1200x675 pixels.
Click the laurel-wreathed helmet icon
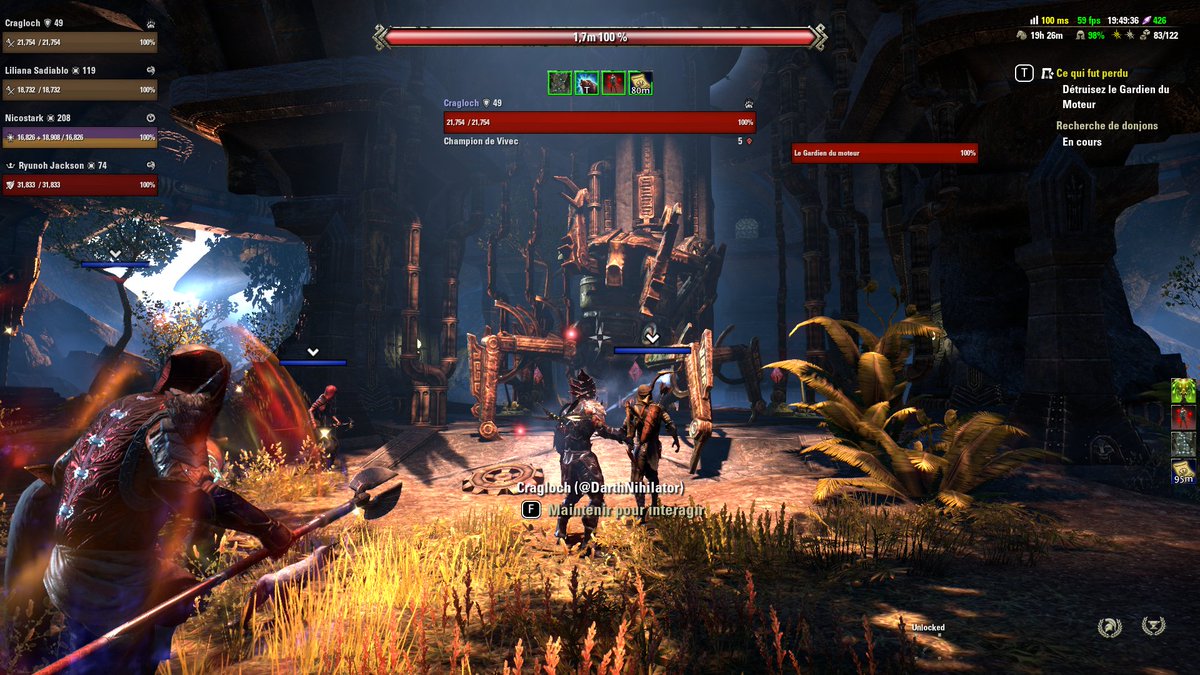pos(1109,627)
